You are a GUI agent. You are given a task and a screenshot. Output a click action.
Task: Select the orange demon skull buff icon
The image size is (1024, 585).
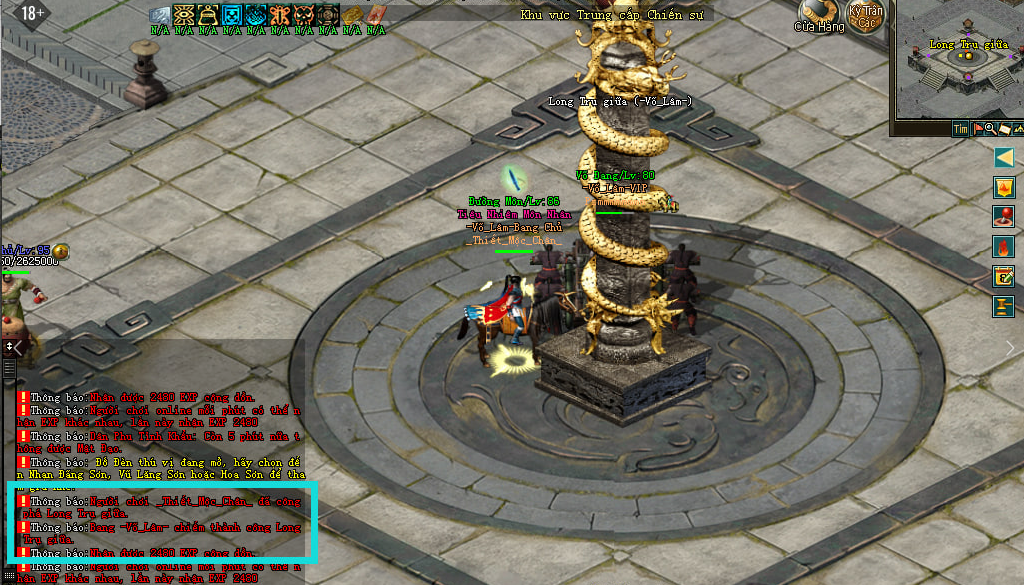[304, 14]
